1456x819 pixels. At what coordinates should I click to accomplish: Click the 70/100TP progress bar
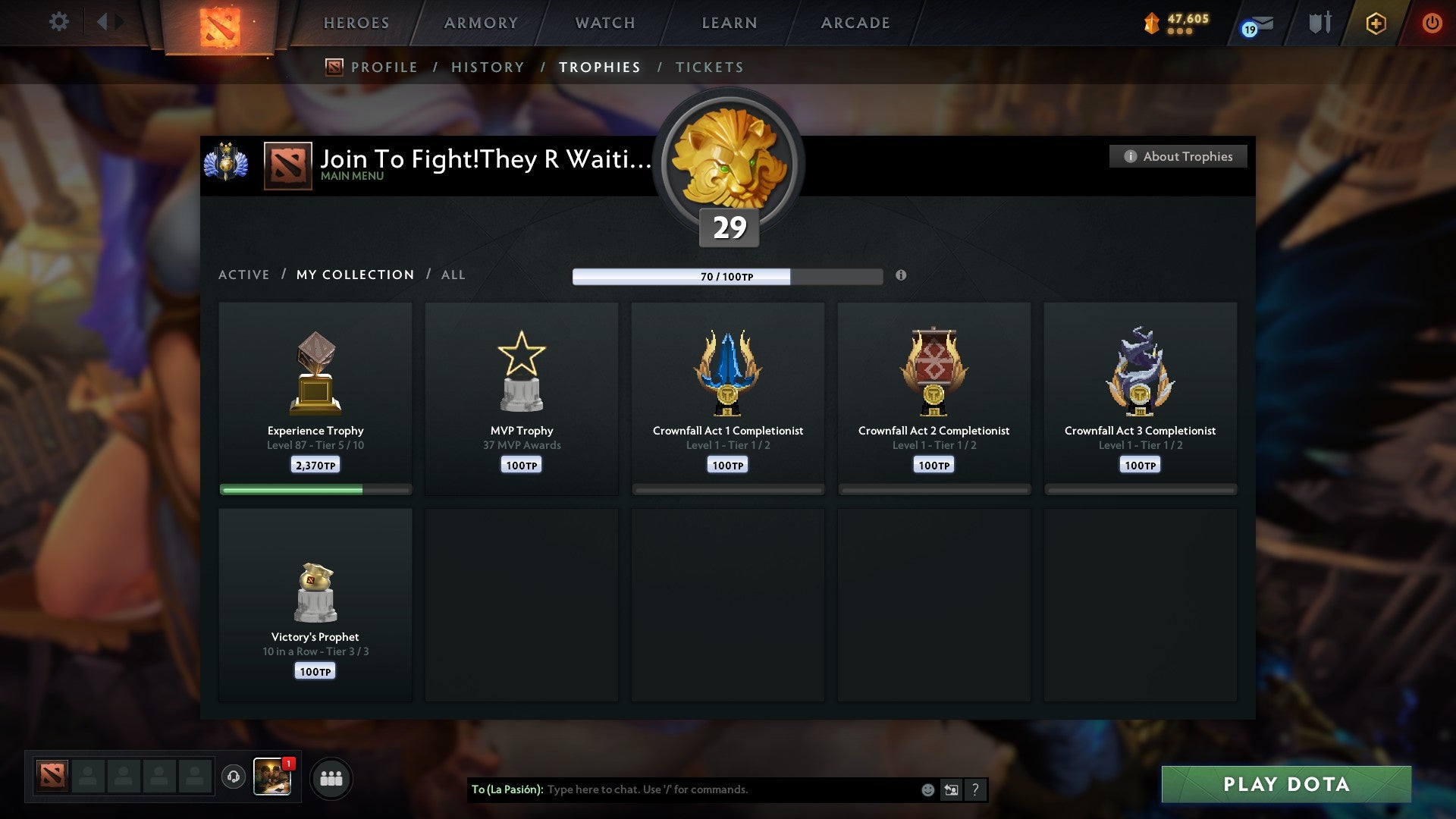(x=728, y=277)
